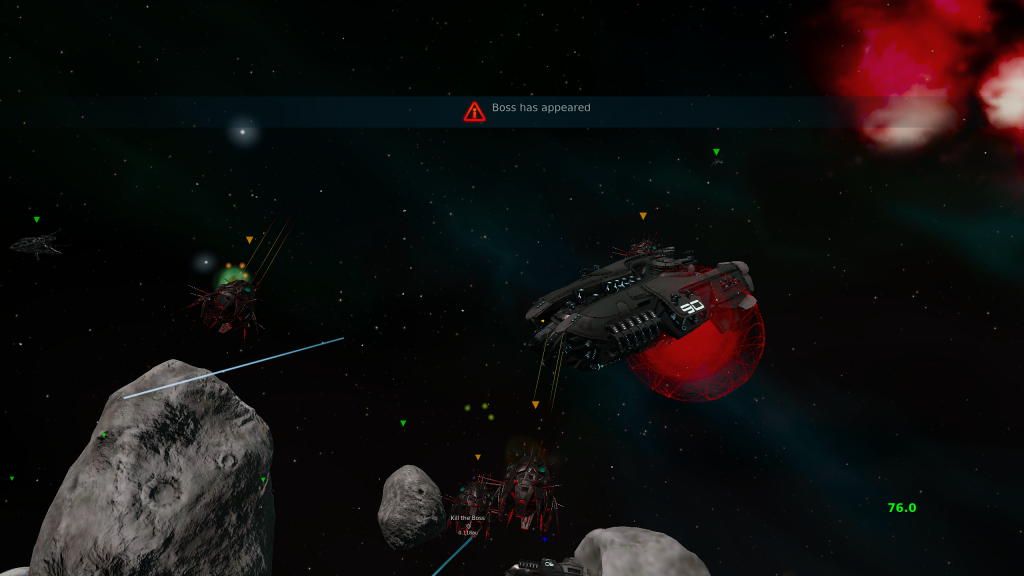The height and width of the screenshot is (576, 1024).
Task: Select the "Kill the Boss" objective marker
Action: pyautogui.click(x=467, y=519)
